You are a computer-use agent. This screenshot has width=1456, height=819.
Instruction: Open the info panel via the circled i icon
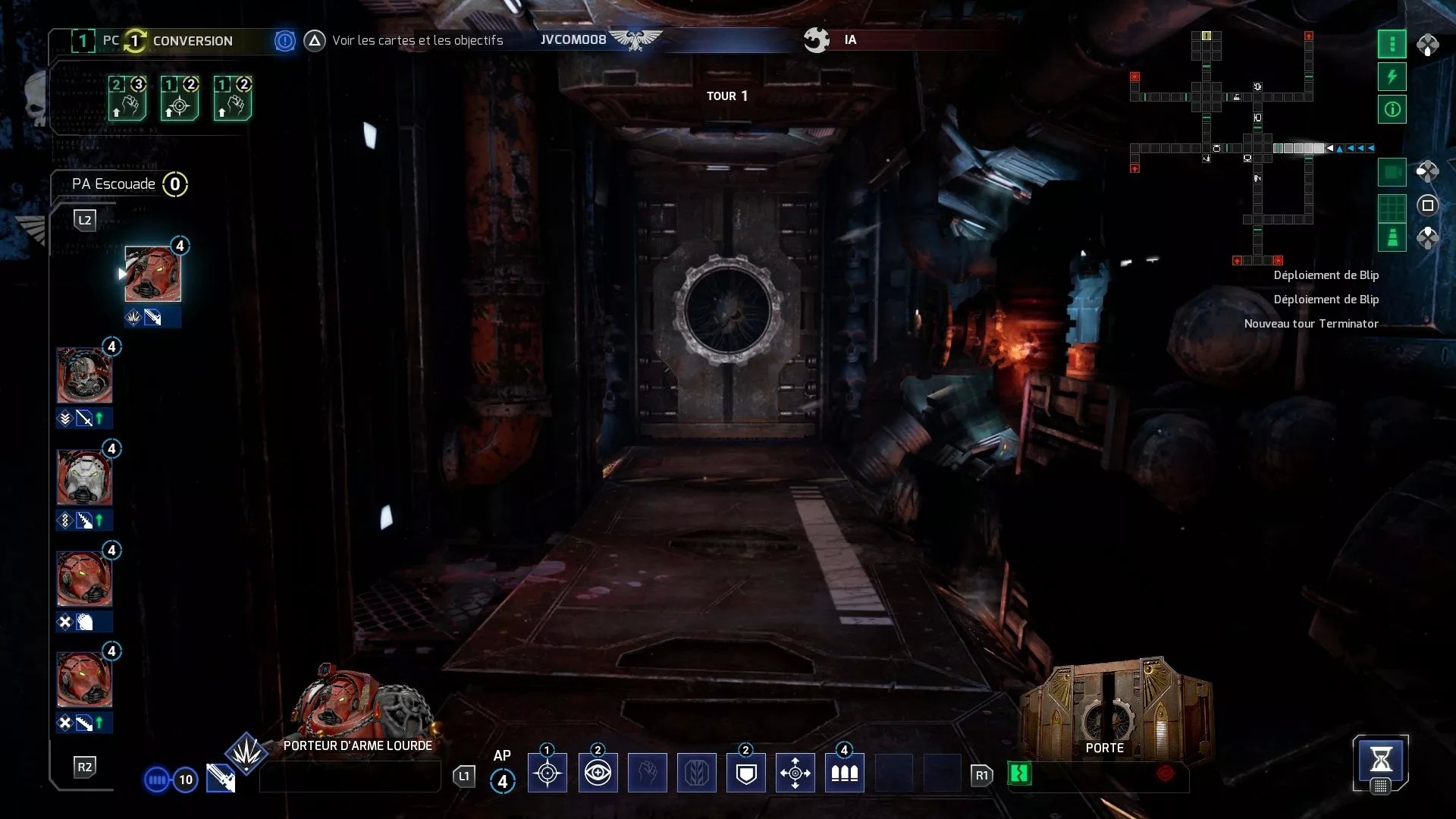[x=1392, y=109]
